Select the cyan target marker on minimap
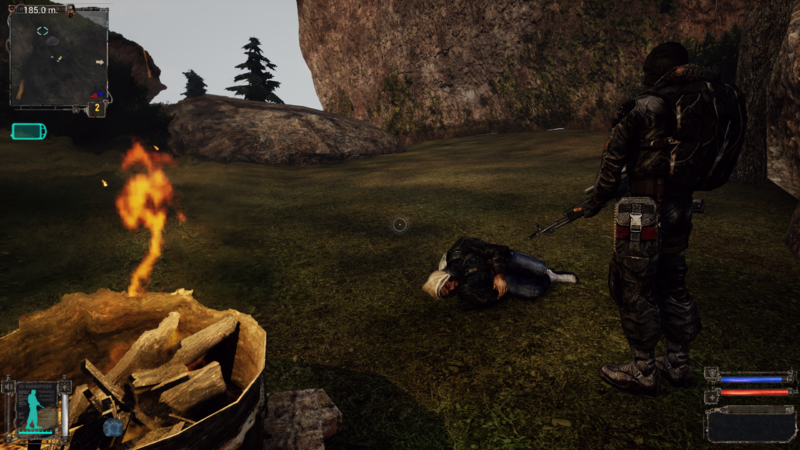800x450 pixels. 42,31
